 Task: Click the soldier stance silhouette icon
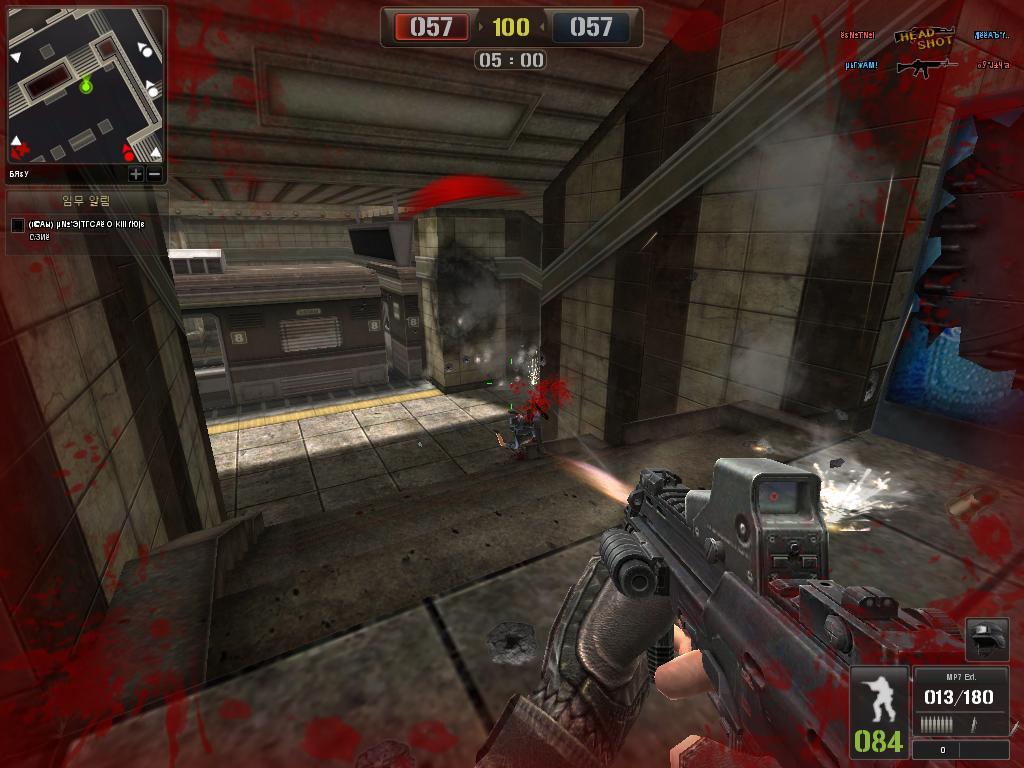(879, 700)
